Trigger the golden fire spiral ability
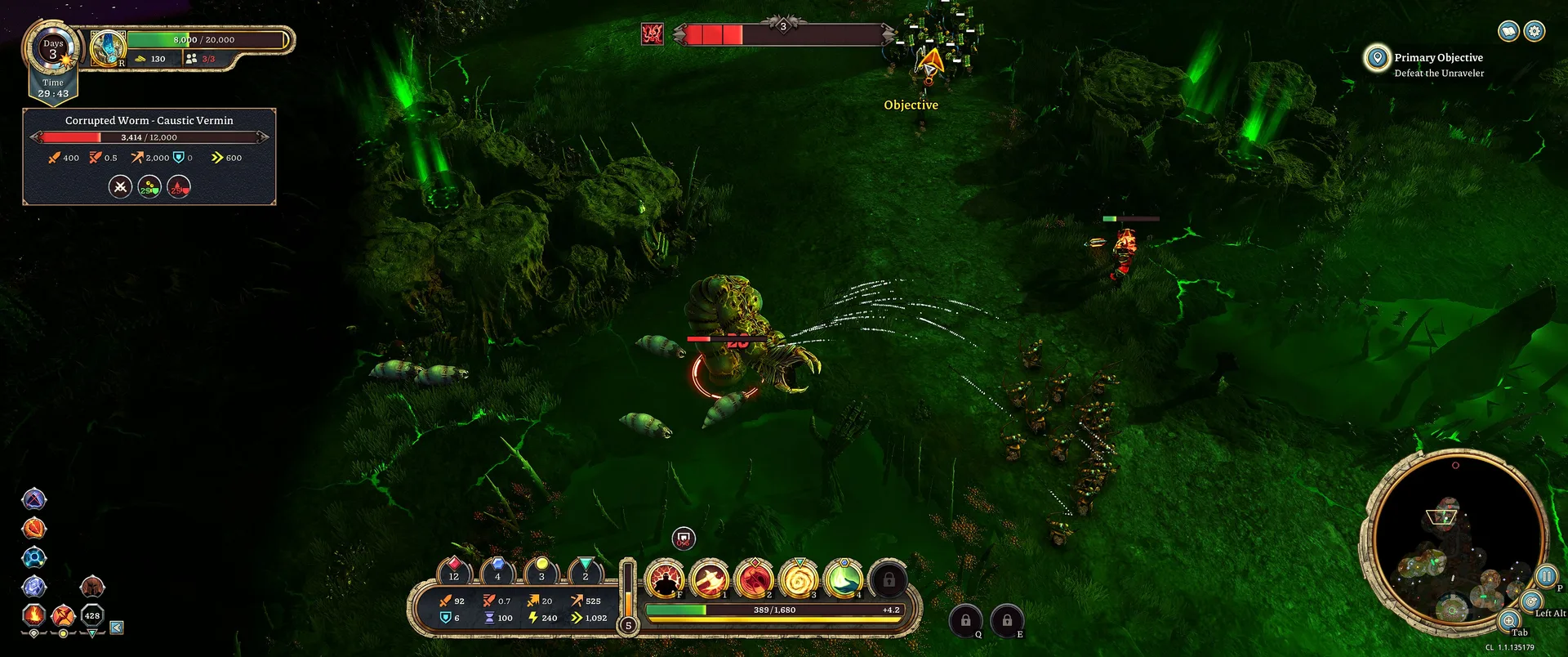Screen dimensions: 1568x657 [x=800, y=579]
